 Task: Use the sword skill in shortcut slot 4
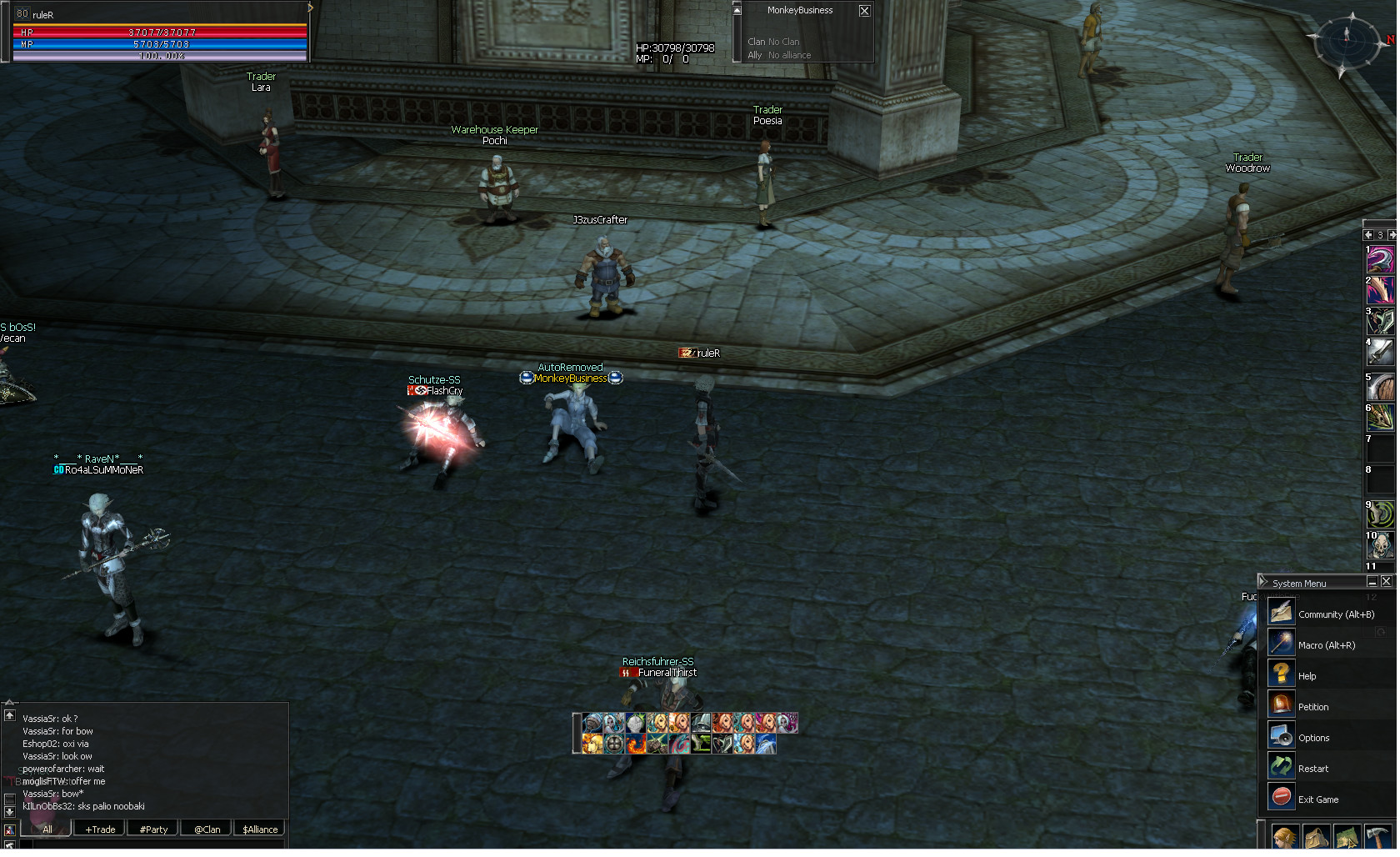click(1381, 353)
